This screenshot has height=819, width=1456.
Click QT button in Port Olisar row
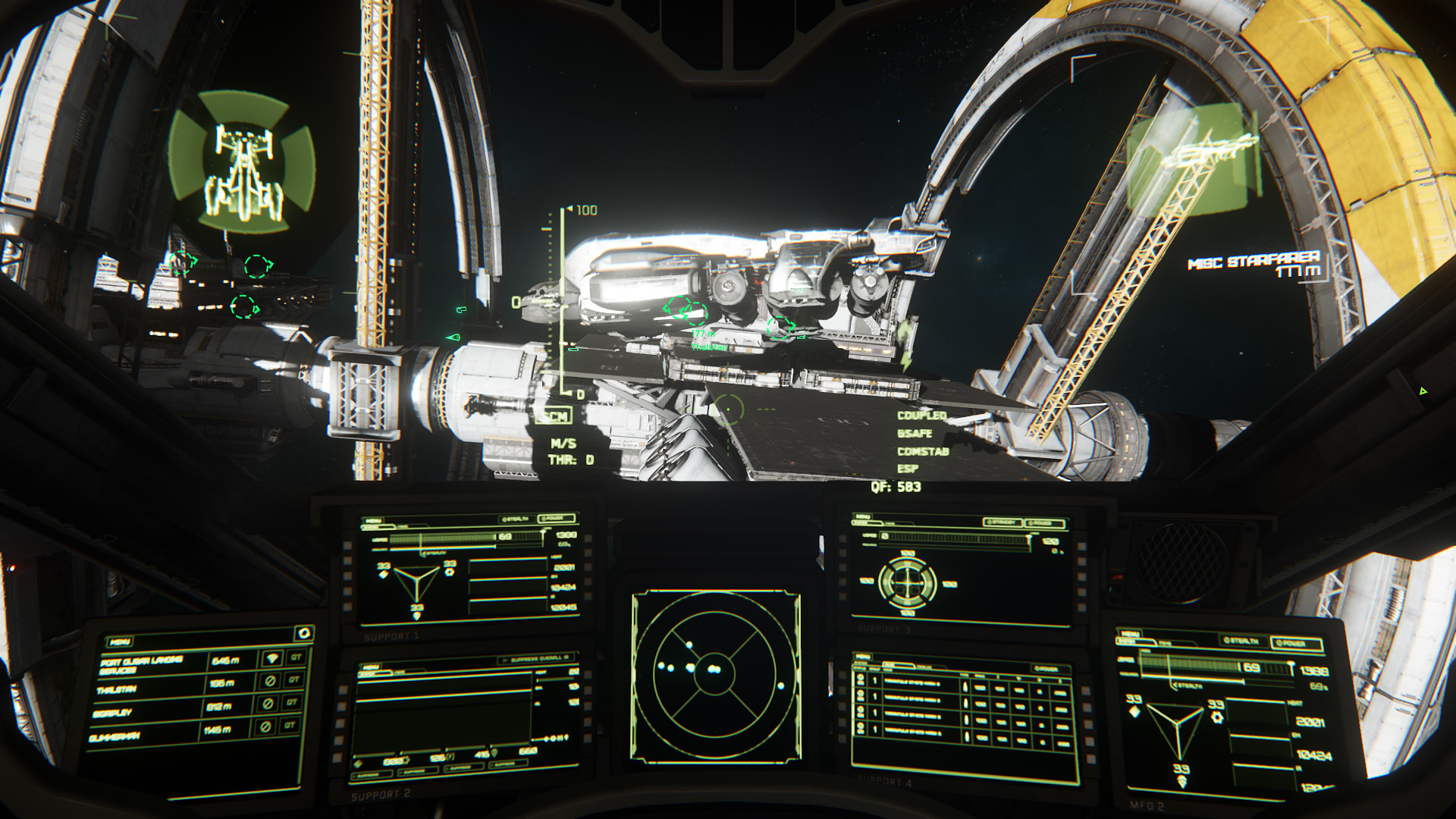pos(296,657)
